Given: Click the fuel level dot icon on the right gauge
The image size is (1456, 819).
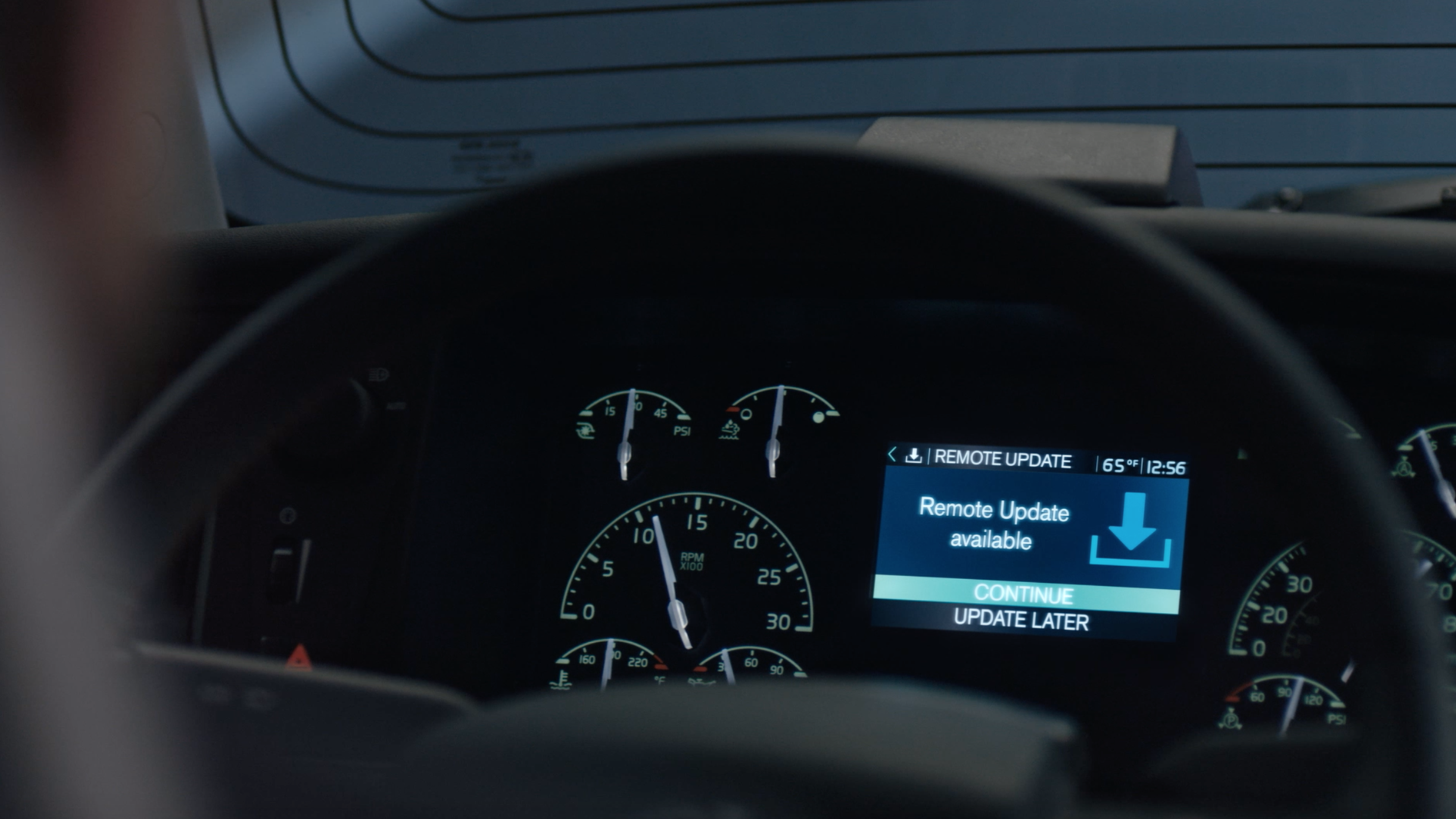Looking at the screenshot, I should click(819, 418).
